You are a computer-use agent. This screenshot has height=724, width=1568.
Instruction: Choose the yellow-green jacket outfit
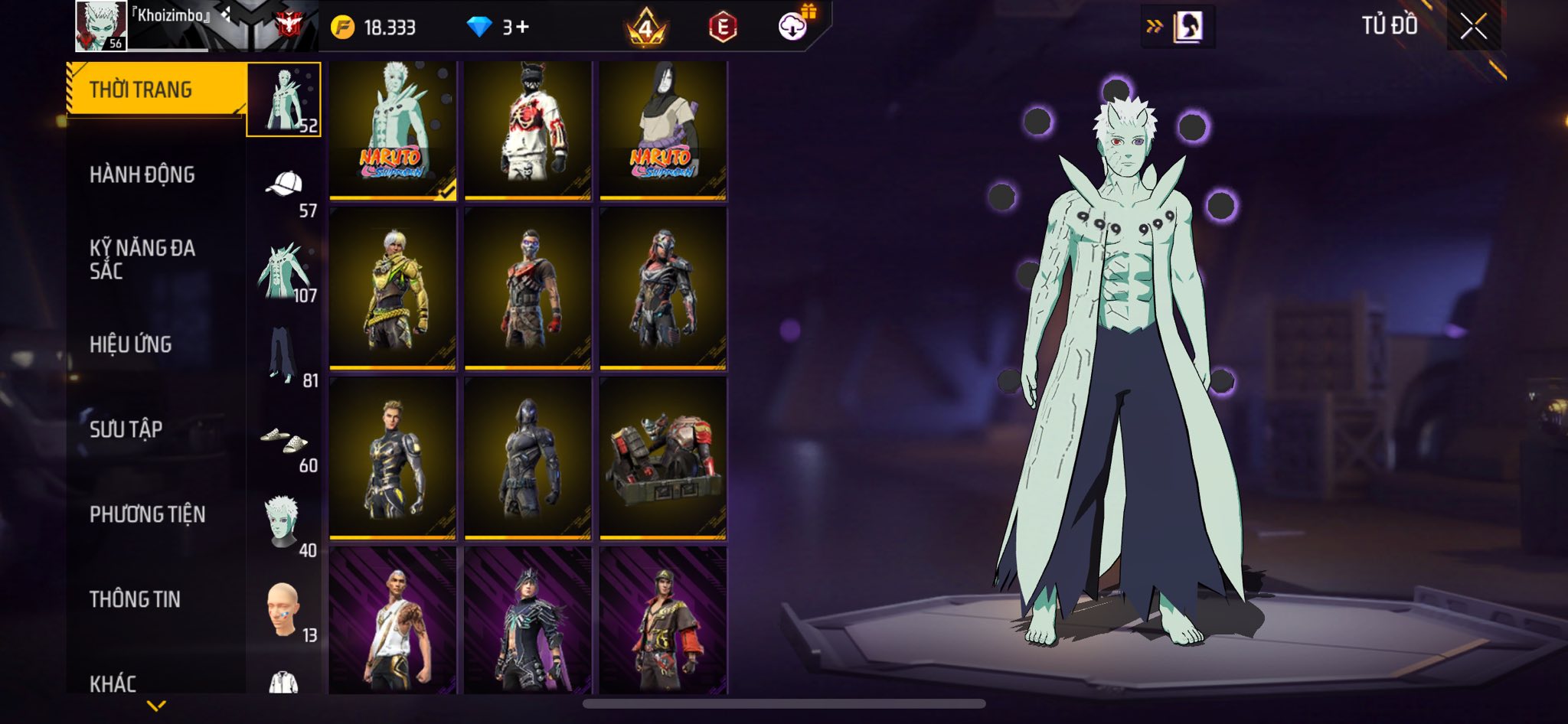coord(393,289)
